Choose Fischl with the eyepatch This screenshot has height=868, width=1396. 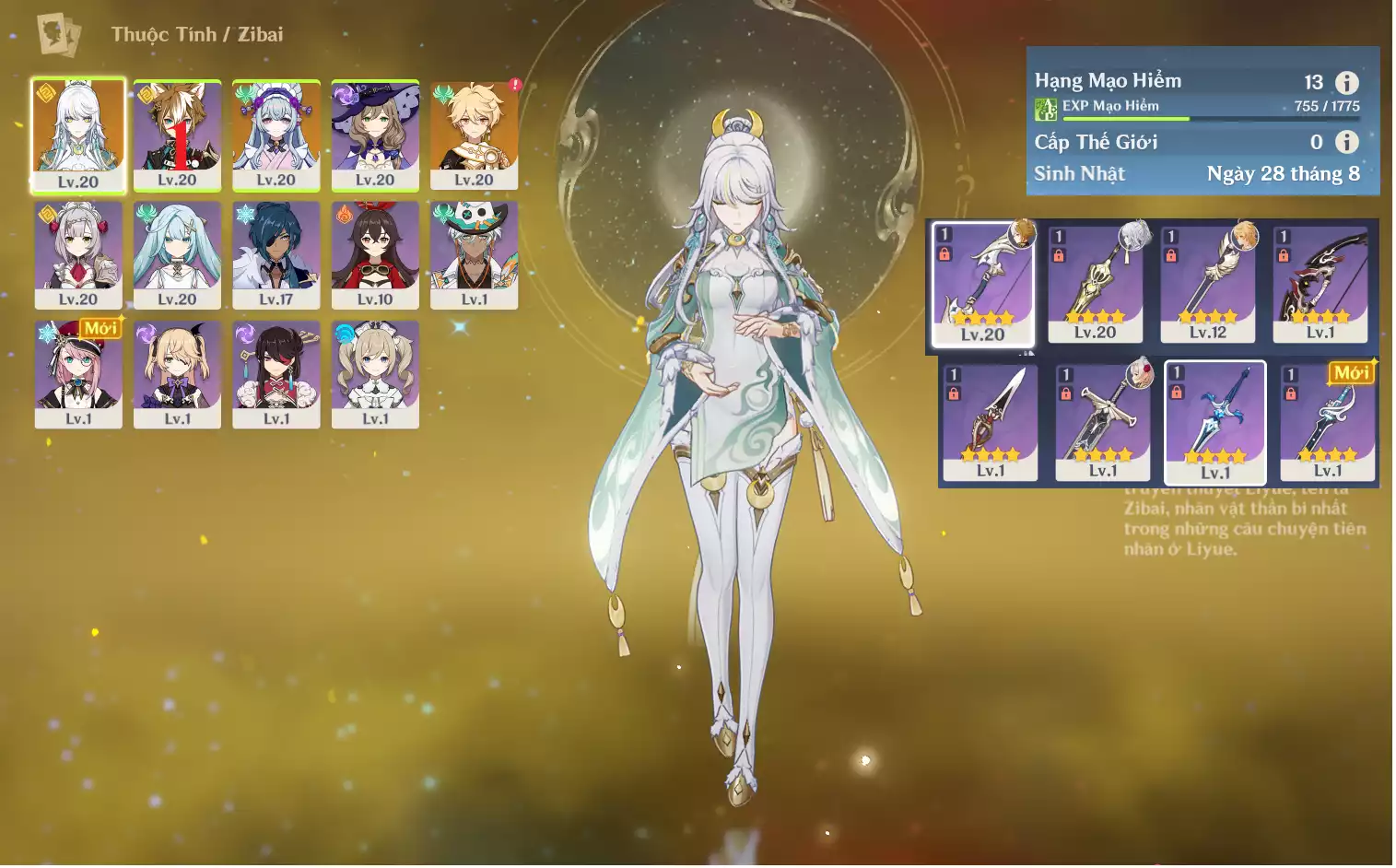point(177,373)
